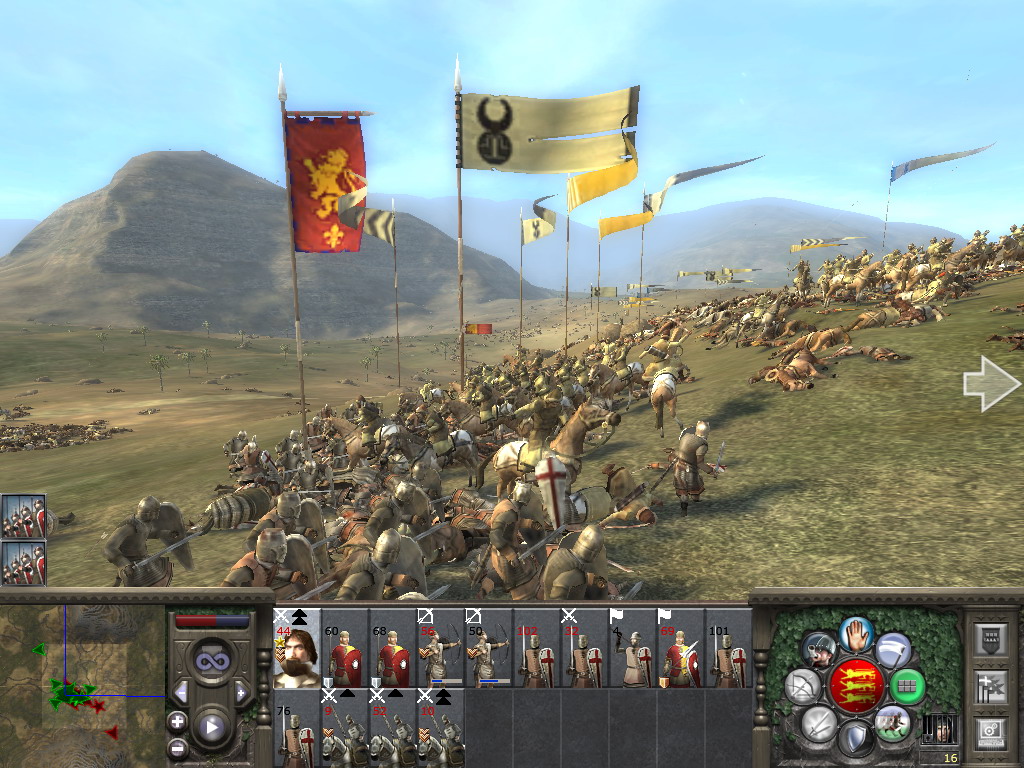The height and width of the screenshot is (768, 1024).
Task: Click the play button on the speed panel
Action: click(211, 727)
